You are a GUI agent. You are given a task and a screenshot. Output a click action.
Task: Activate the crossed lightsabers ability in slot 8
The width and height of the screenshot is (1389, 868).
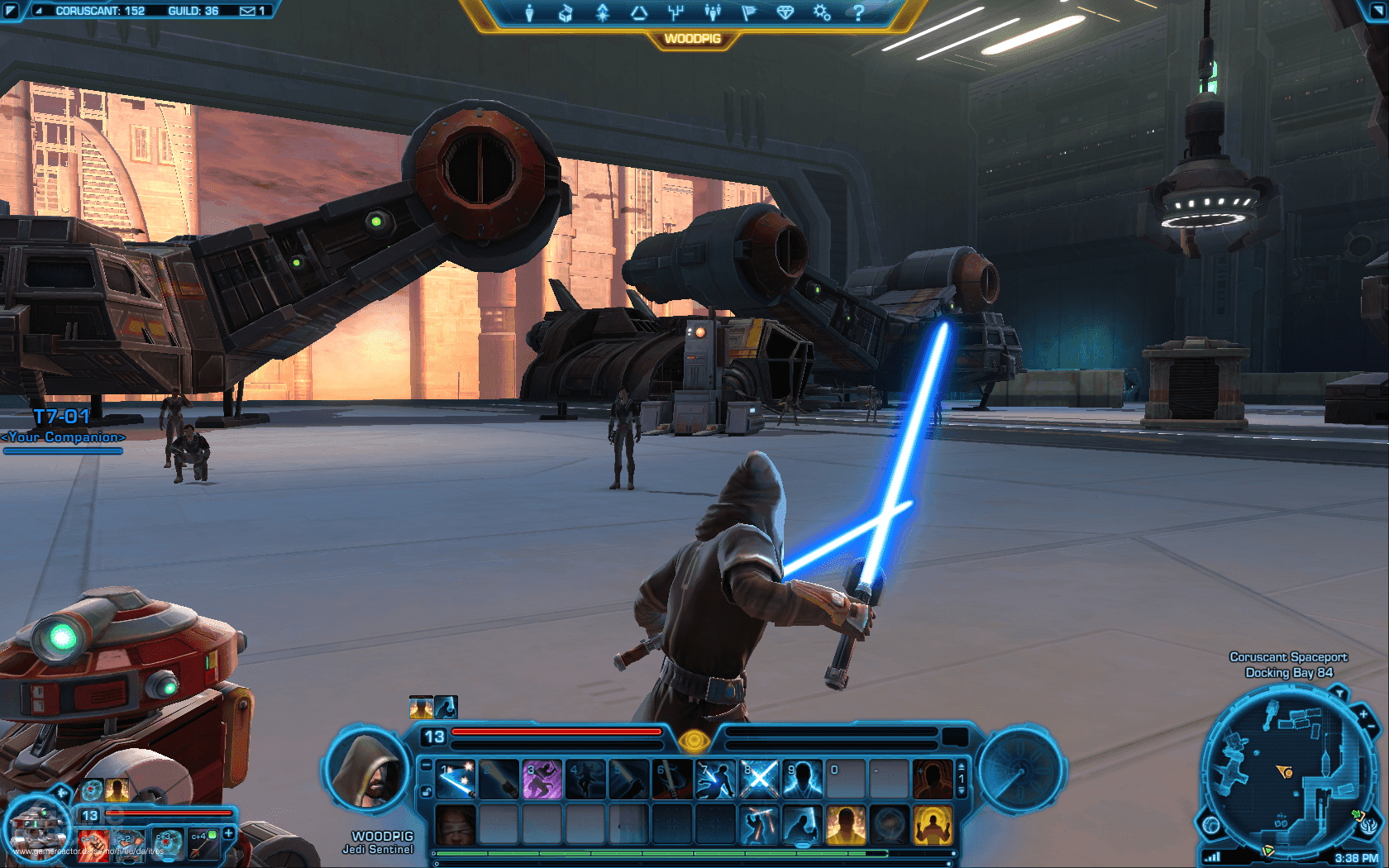pyautogui.click(x=759, y=780)
